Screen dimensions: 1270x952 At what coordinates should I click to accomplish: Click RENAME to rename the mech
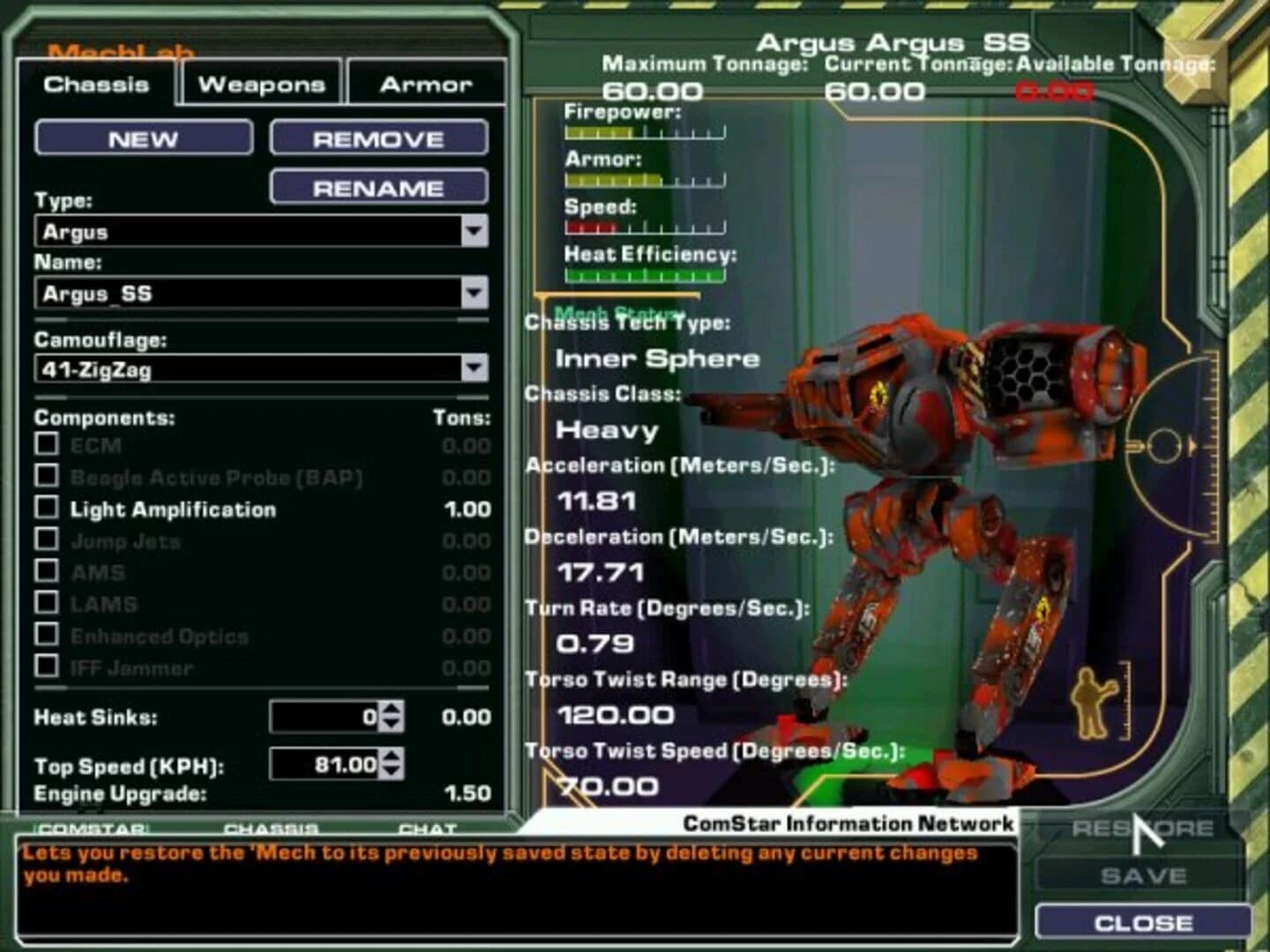point(380,186)
